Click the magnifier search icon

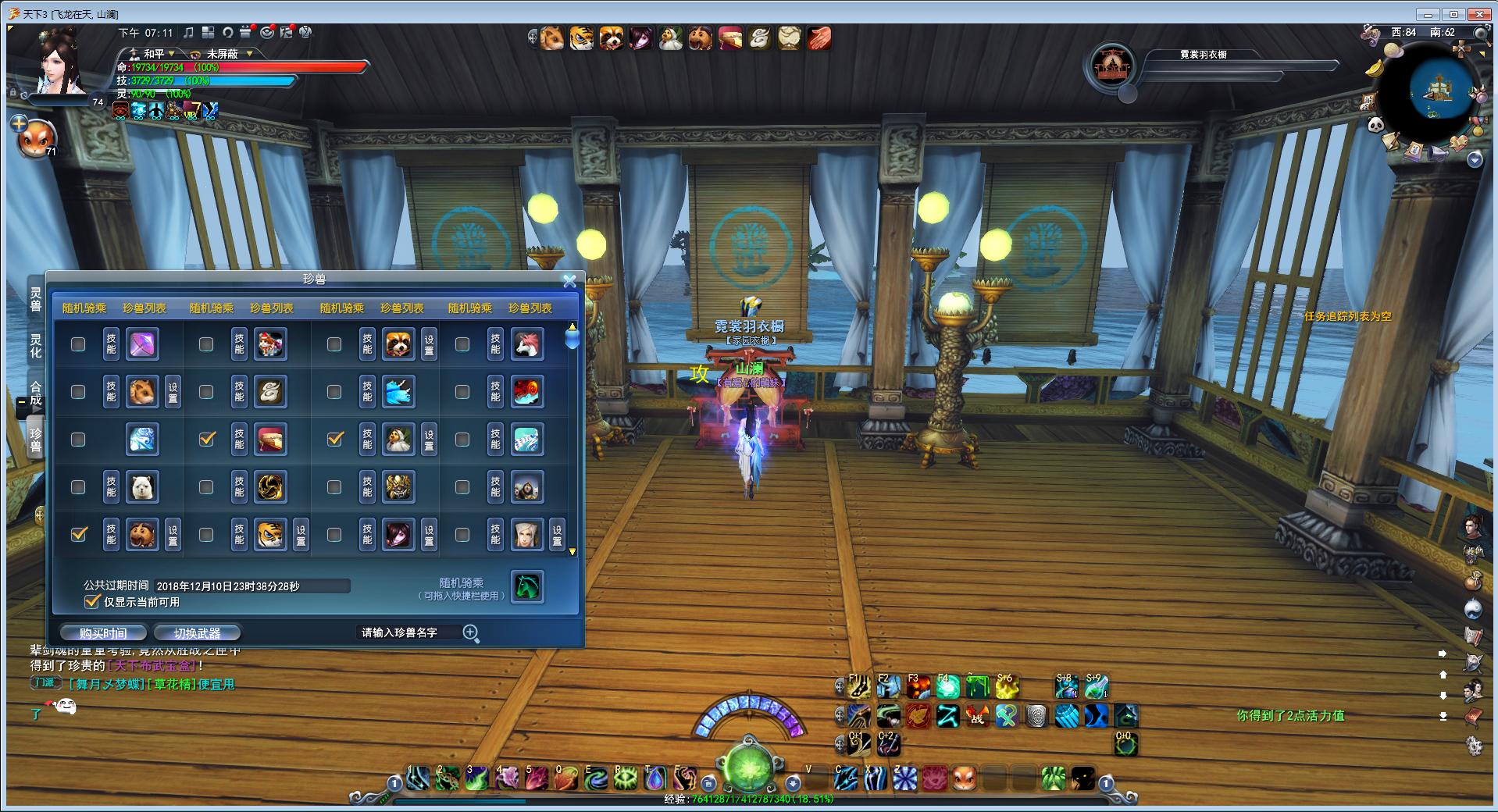click(x=471, y=632)
